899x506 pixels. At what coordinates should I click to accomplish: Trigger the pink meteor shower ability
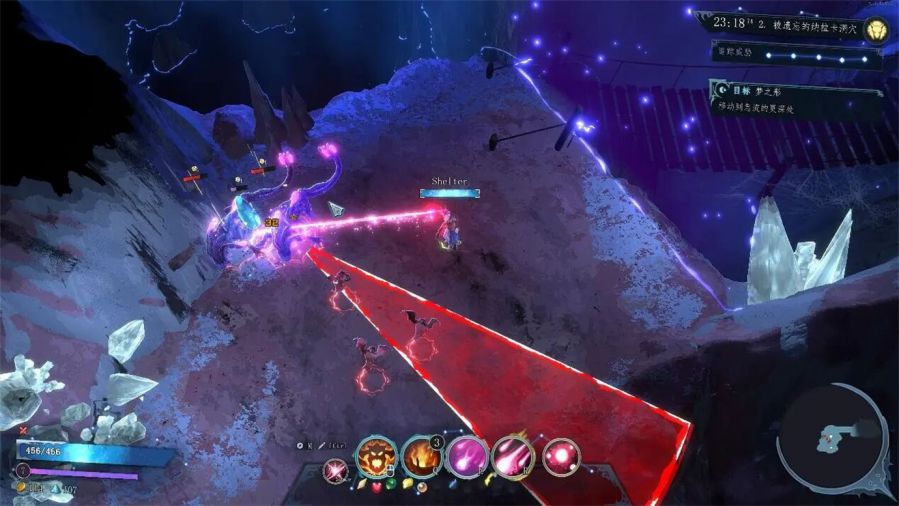tap(512, 457)
